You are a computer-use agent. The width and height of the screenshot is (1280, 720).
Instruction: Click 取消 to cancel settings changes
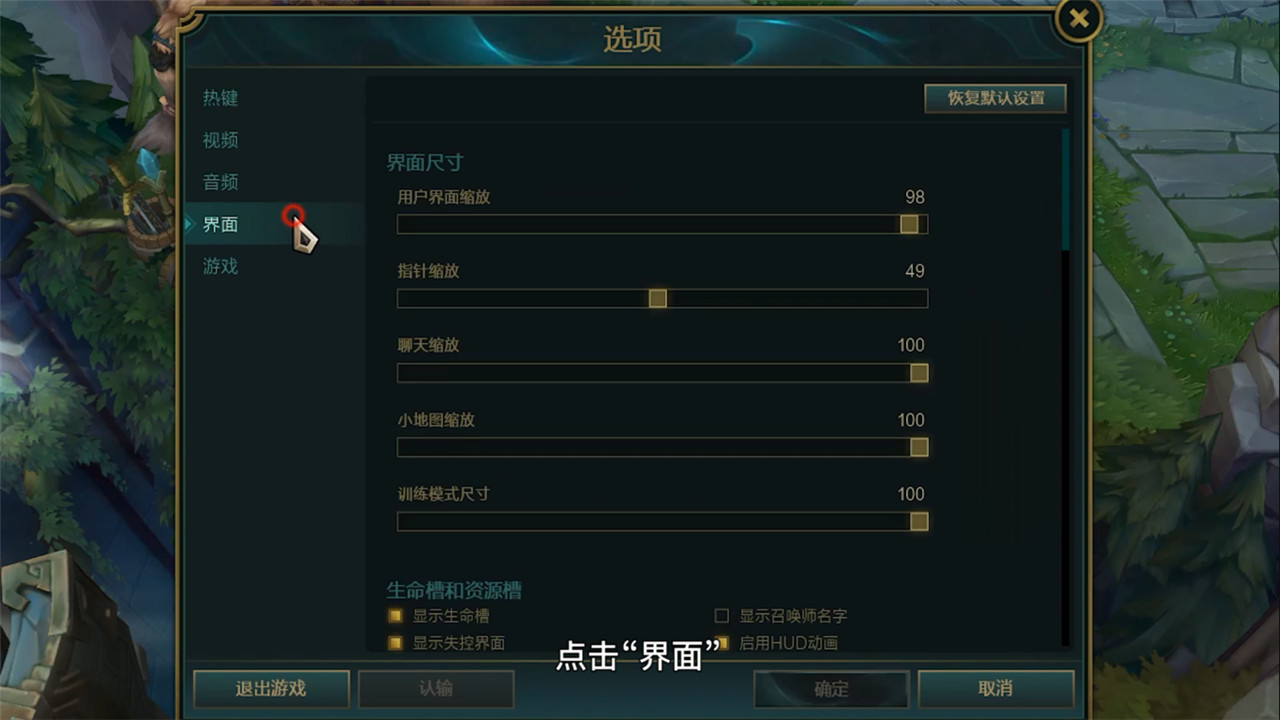pos(997,689)
